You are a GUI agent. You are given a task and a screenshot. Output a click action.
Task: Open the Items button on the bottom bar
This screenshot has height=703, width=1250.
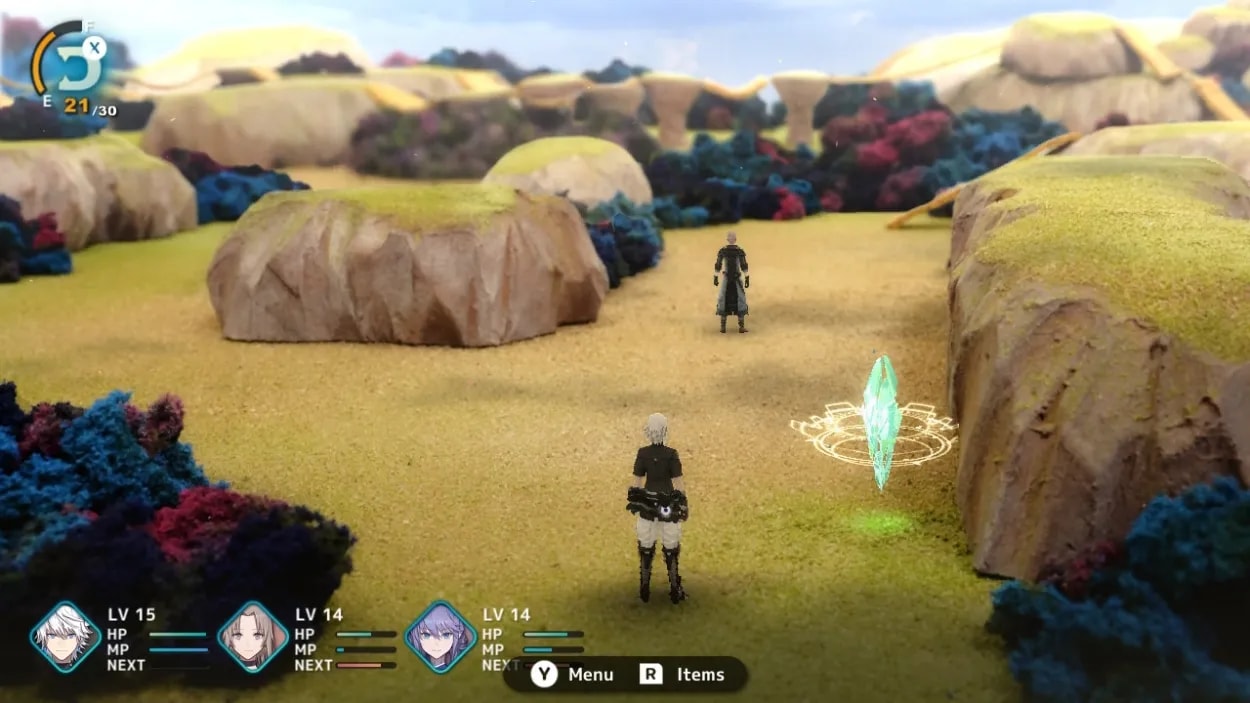click(683, 674)
